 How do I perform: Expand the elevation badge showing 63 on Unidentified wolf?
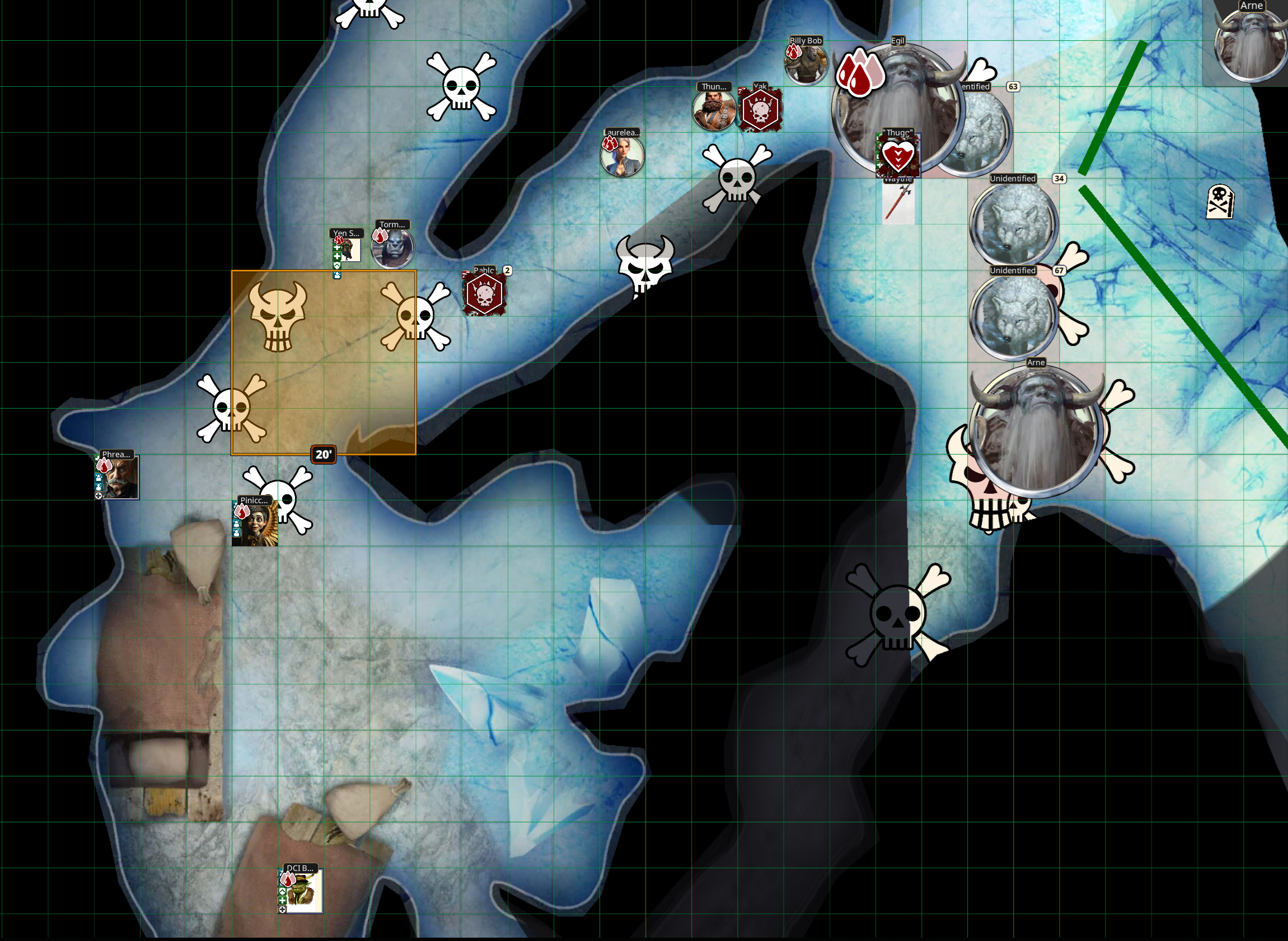(1013, 87)
